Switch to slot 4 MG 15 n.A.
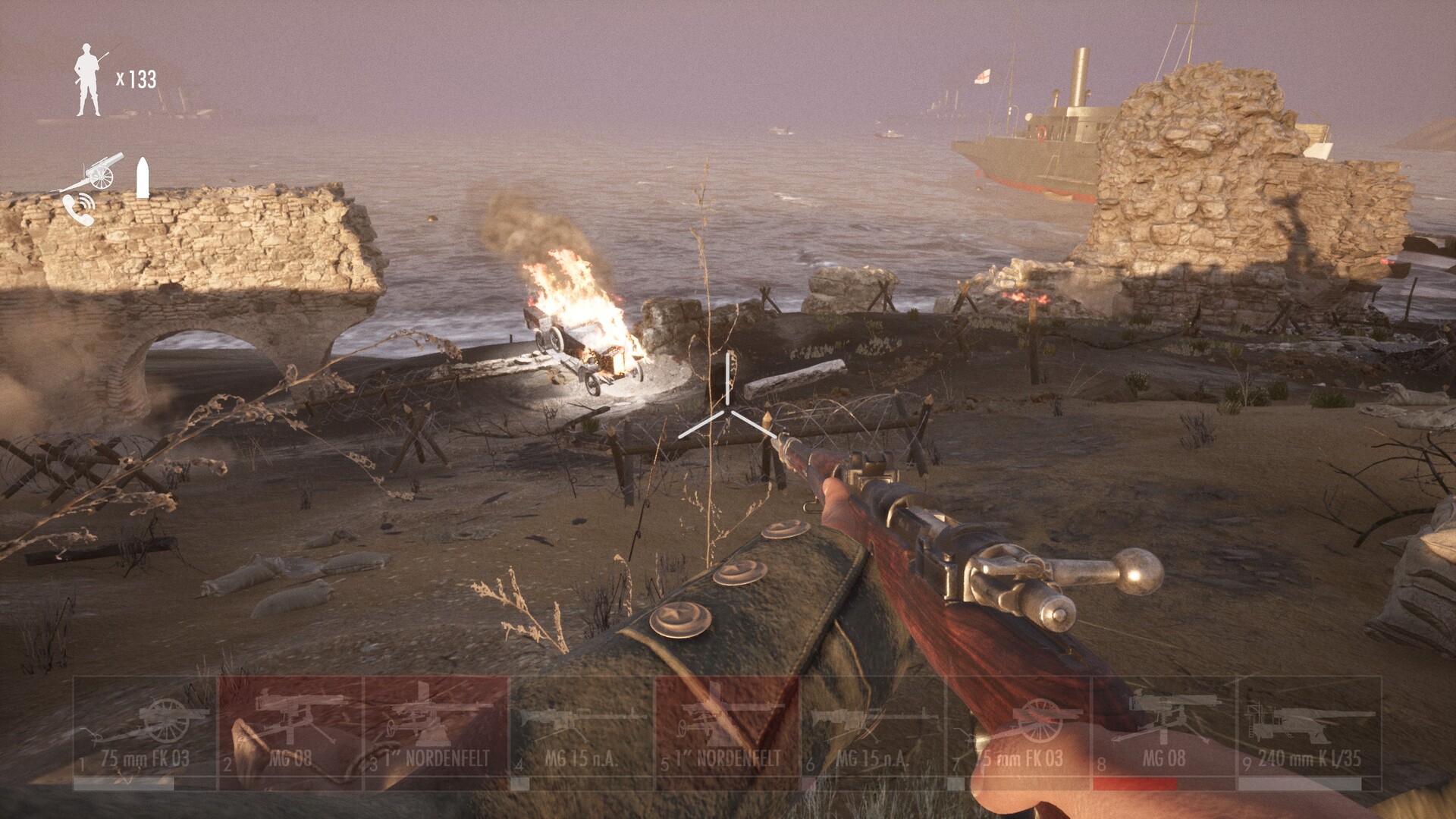This screenshot has height=819, width=1456. [582, 733]
